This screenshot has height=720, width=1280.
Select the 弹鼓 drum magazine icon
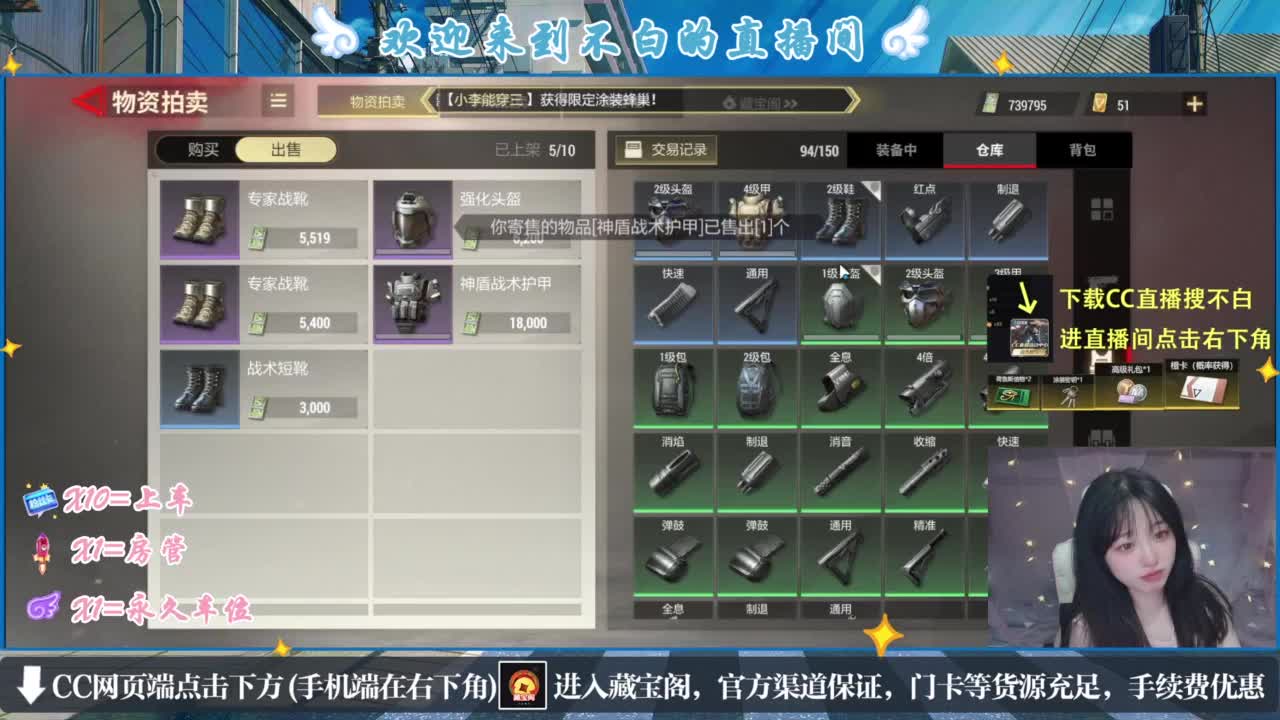[673, 555]
